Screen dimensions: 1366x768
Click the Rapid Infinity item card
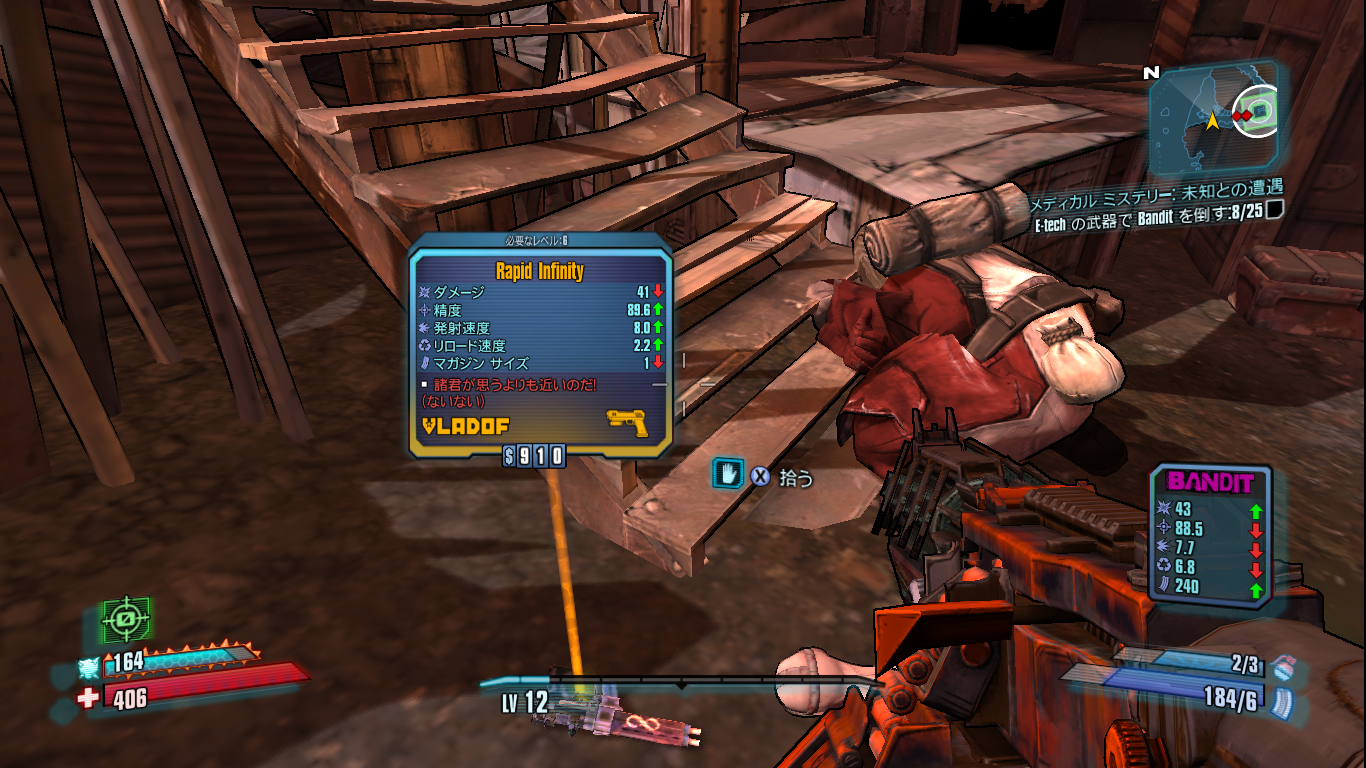point(539,347)
